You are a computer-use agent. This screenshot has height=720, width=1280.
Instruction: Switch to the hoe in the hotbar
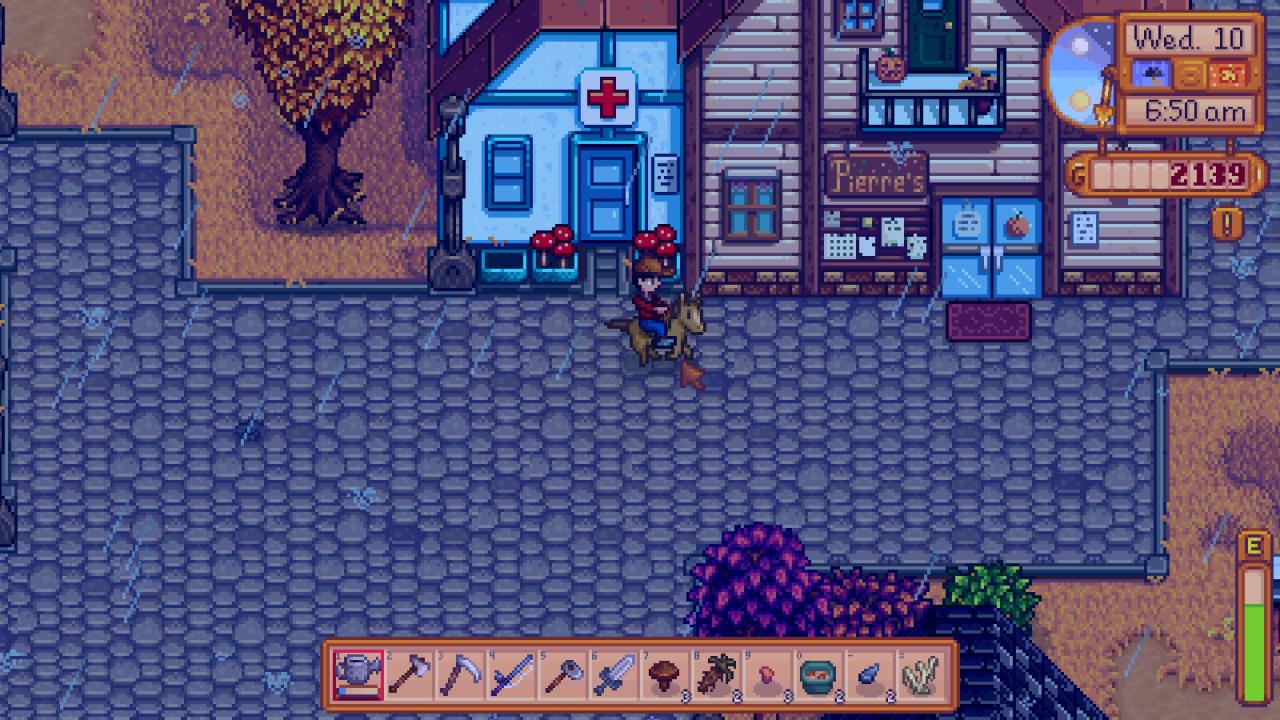(563, 676)
